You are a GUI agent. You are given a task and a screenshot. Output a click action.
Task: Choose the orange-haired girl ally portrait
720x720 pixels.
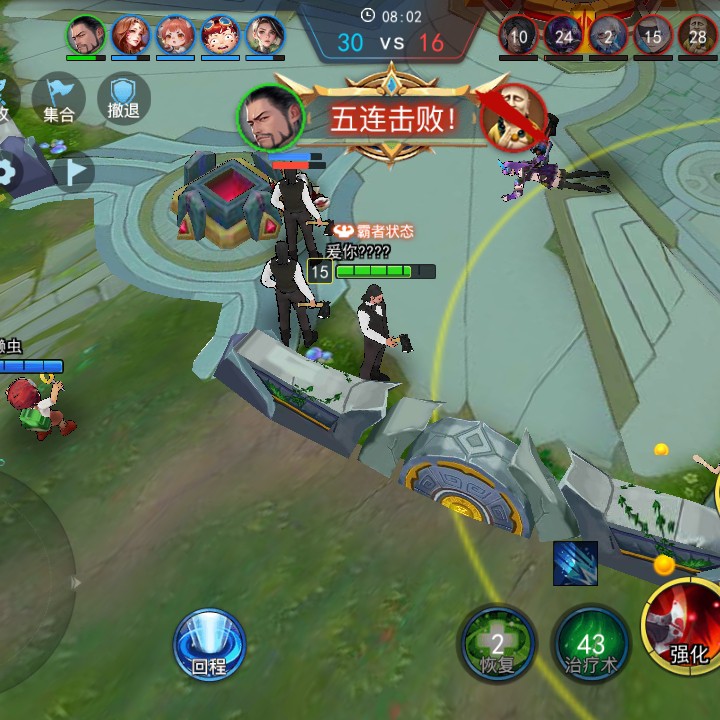click(x=175, y=36)
